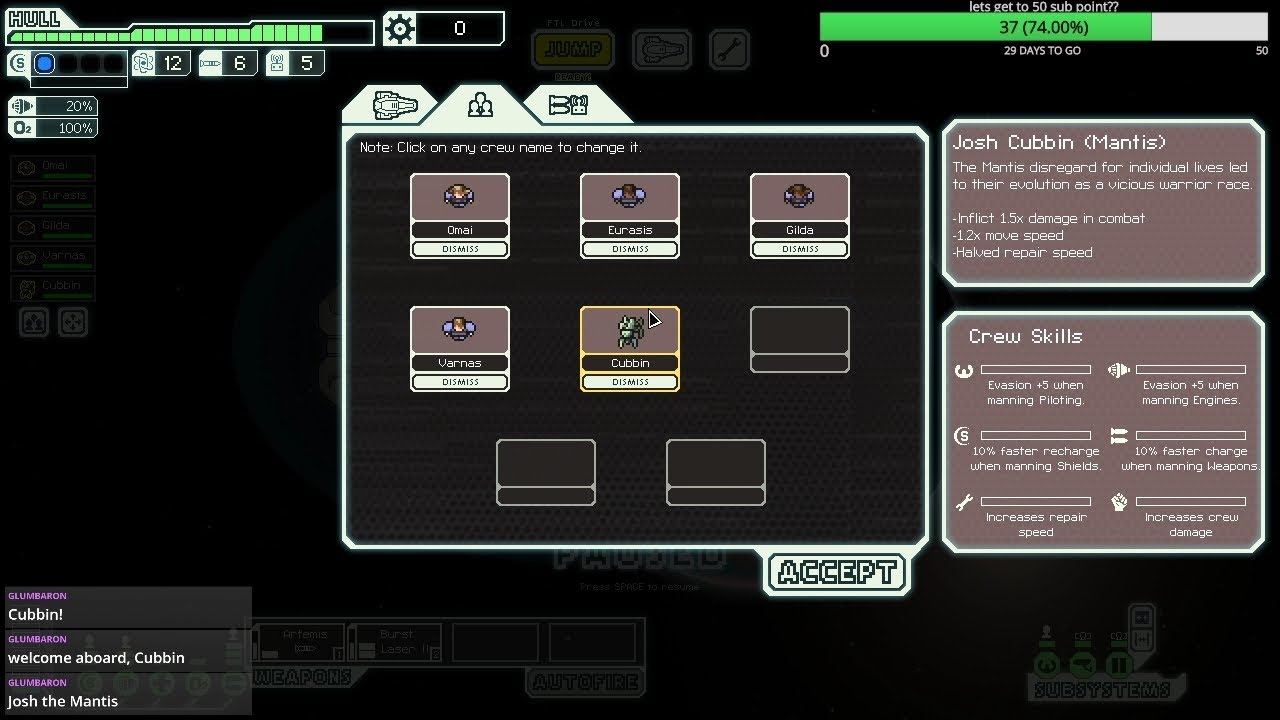Dismiss crew member Gilda
Screen dimensions: 1280x720
[x=800, y=249]
